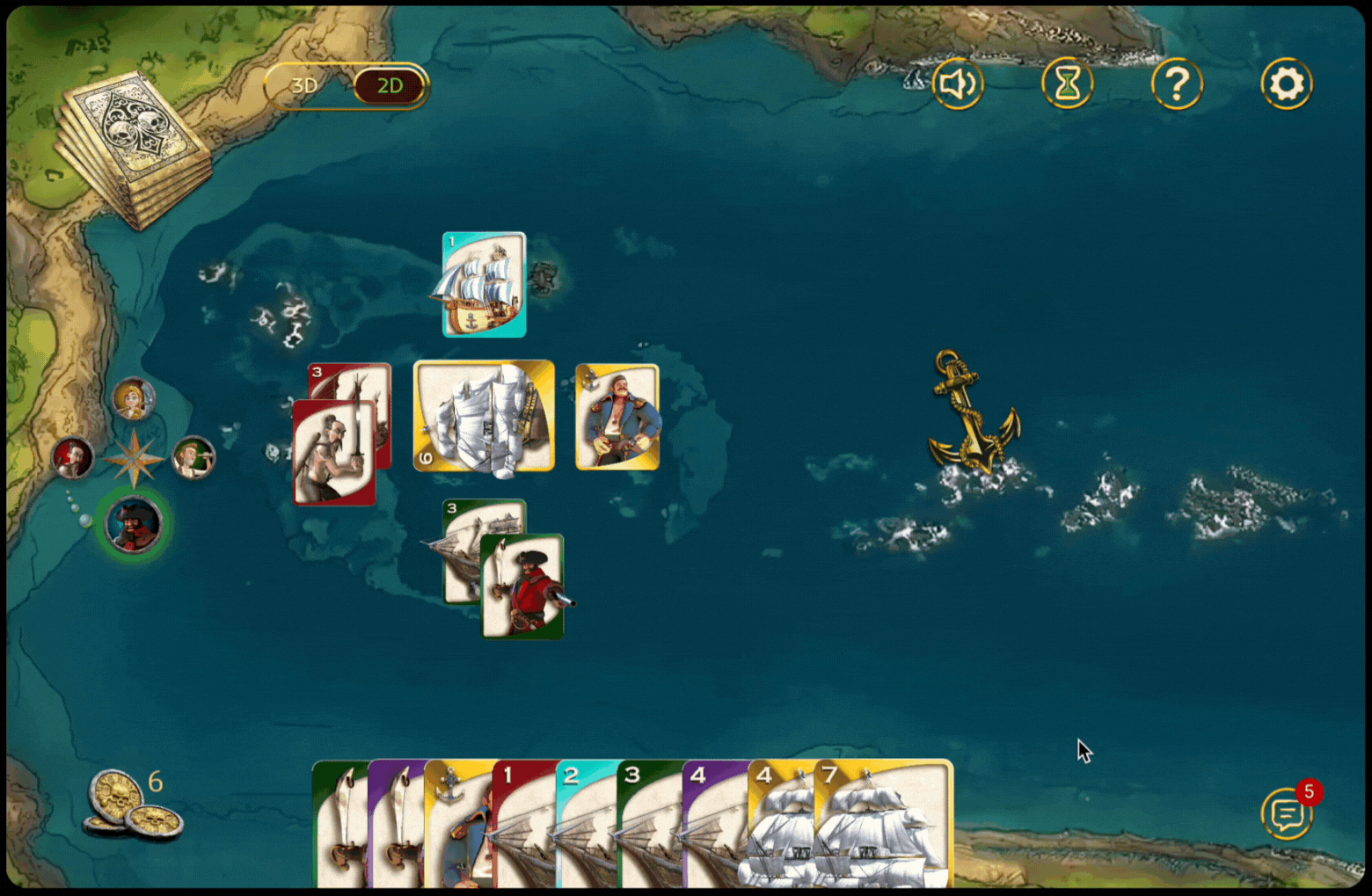Screen dimensions: 1372x896
Task: Open the chat with 5 unread messages
Action: point(1288,814)
